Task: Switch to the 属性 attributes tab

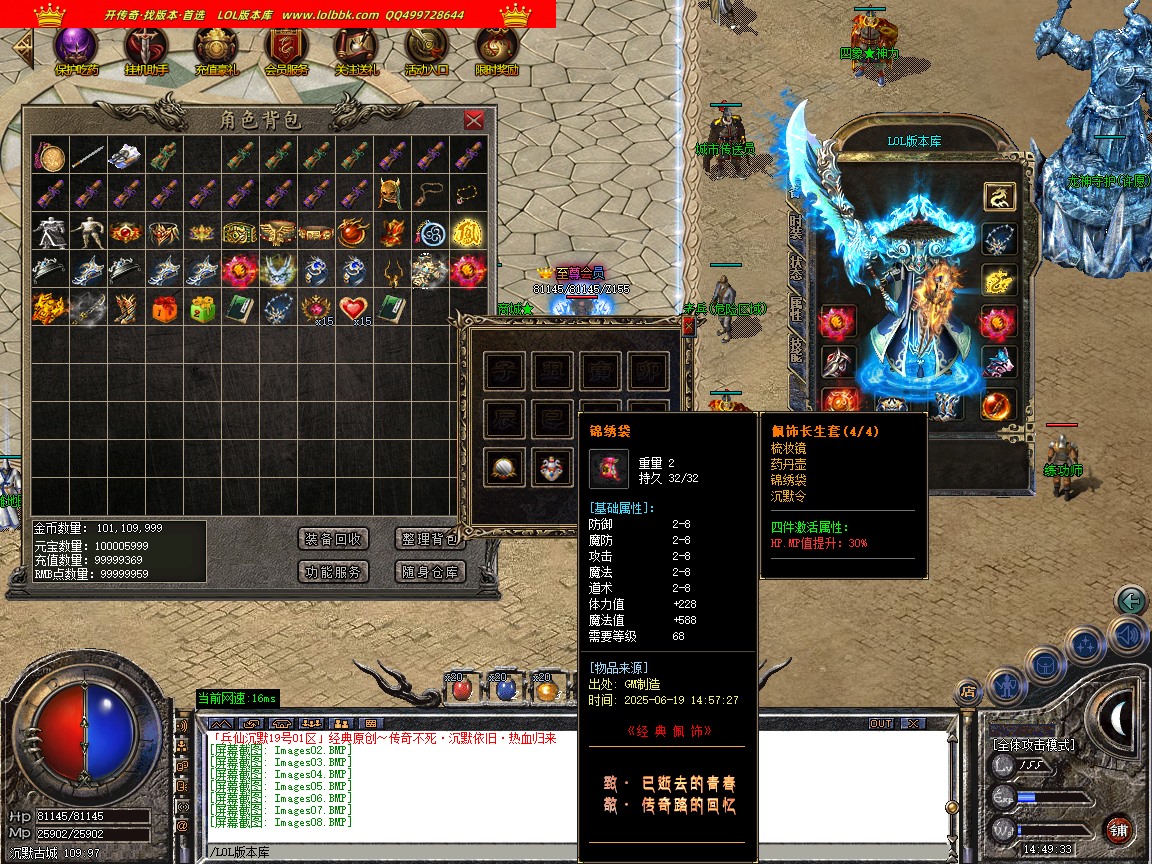Action: pos(796,310)
